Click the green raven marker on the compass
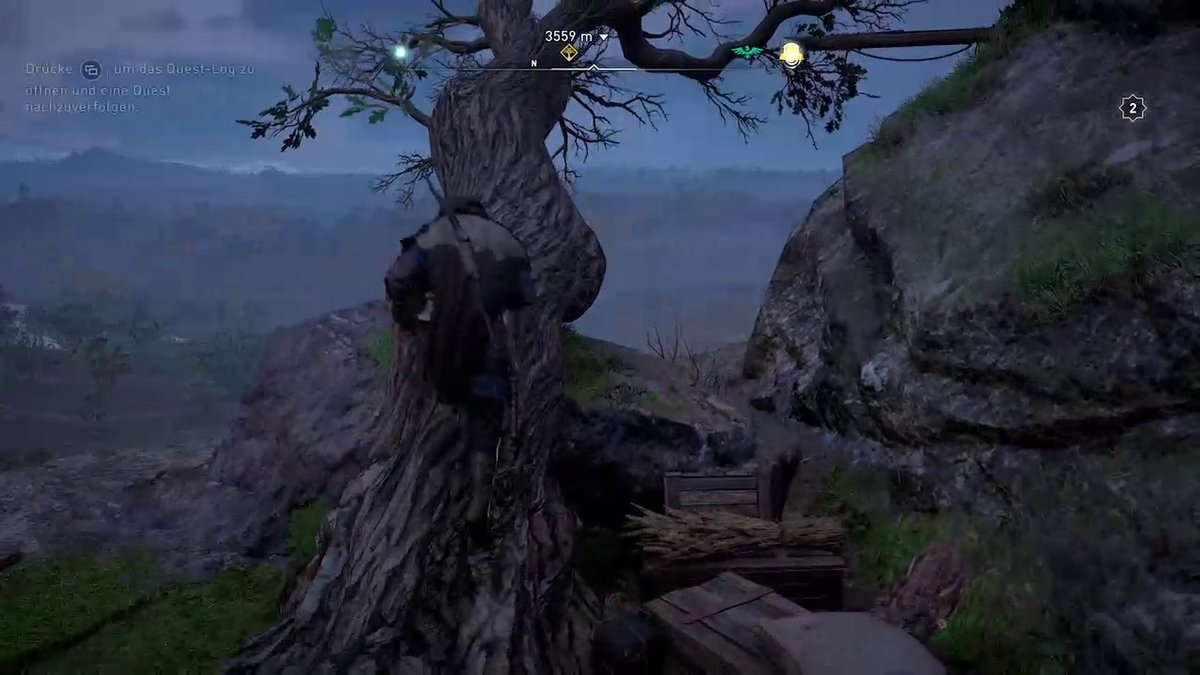The width and height of the screenshot is (1200, 675). coord(747,53)
